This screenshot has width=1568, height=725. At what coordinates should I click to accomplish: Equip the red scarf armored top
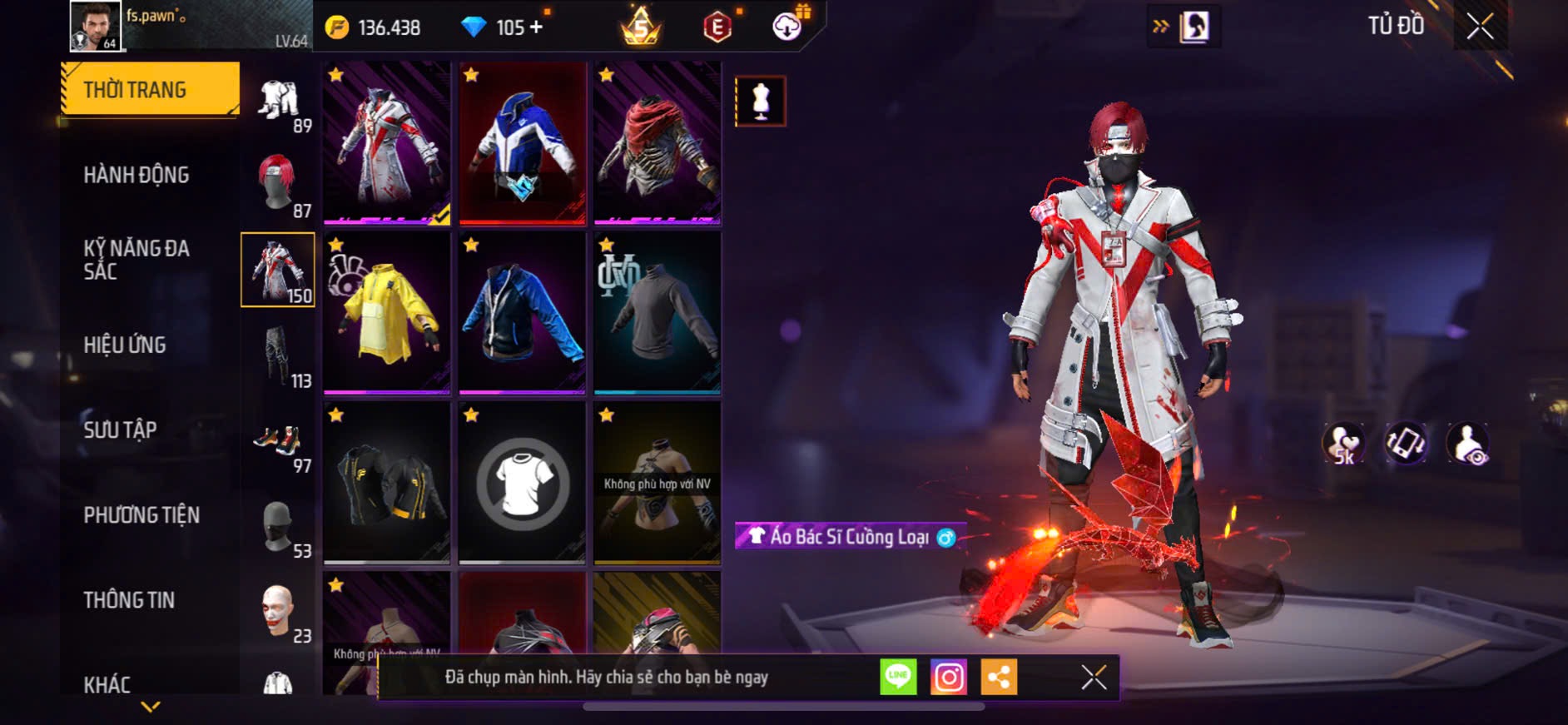point(657,143)
